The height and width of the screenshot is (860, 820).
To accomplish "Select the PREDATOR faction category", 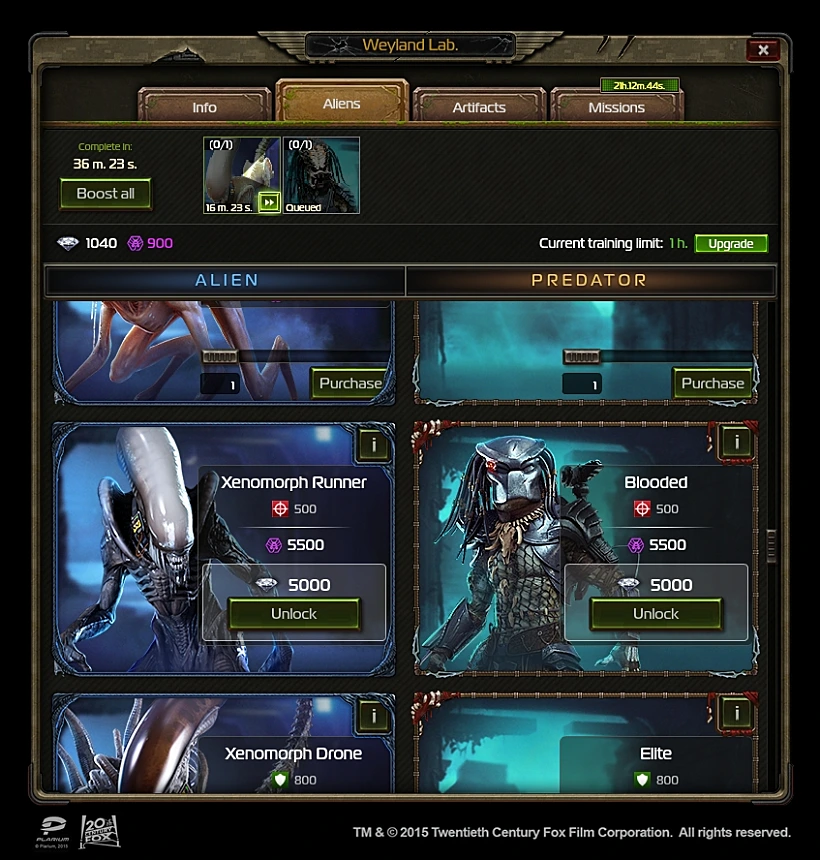I will pos(589,281).
